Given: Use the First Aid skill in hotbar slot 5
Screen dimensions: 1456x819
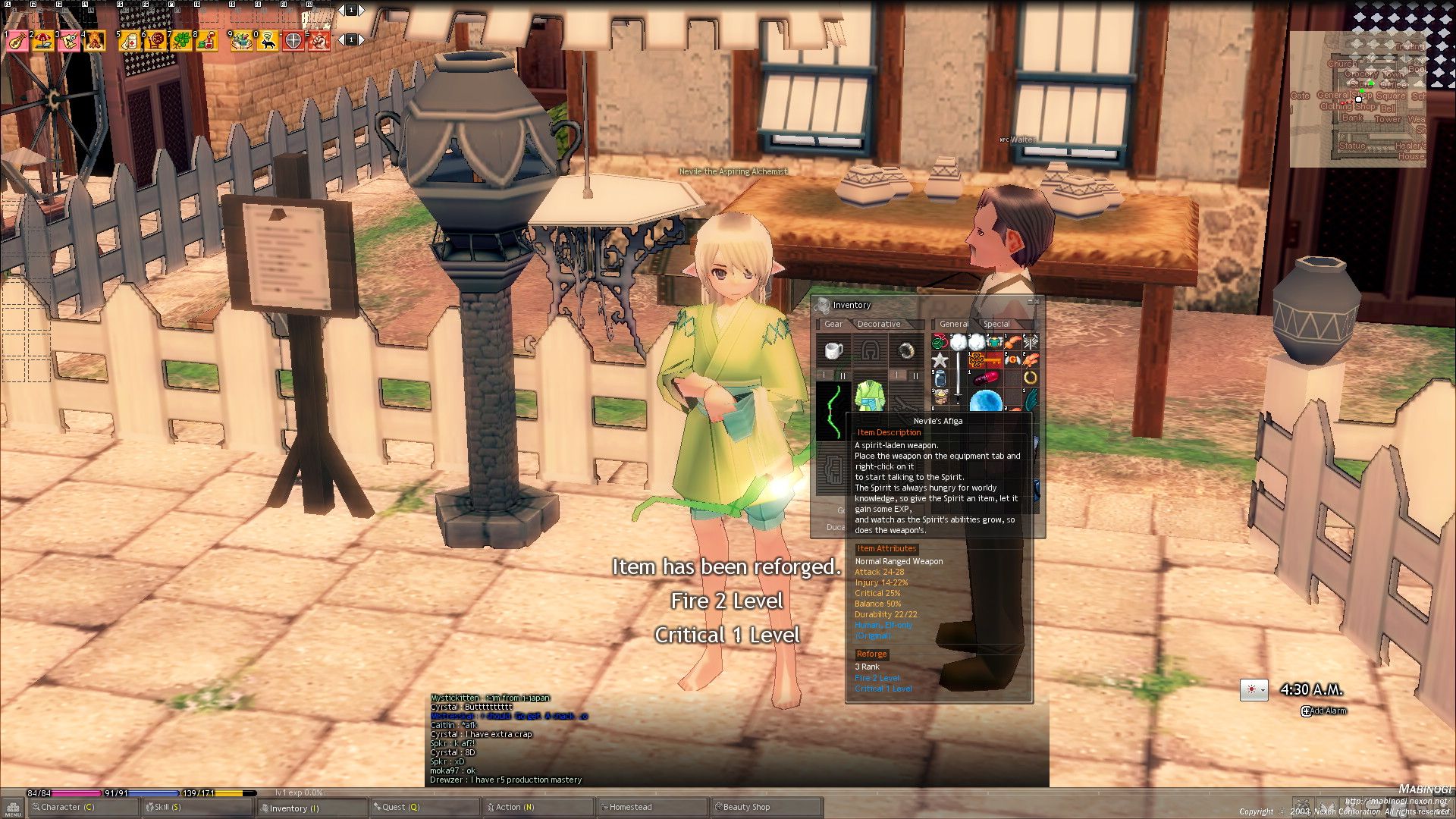Looking at the screenshot, I should [129, 42].
